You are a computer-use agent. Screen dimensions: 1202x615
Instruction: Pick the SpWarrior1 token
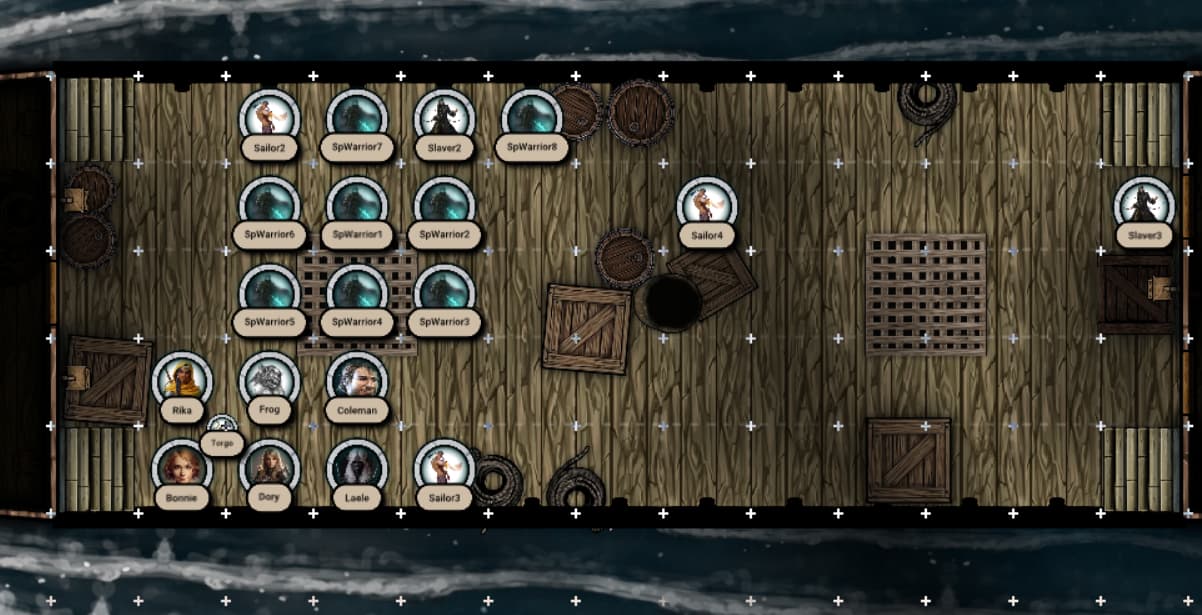(357, 205)
